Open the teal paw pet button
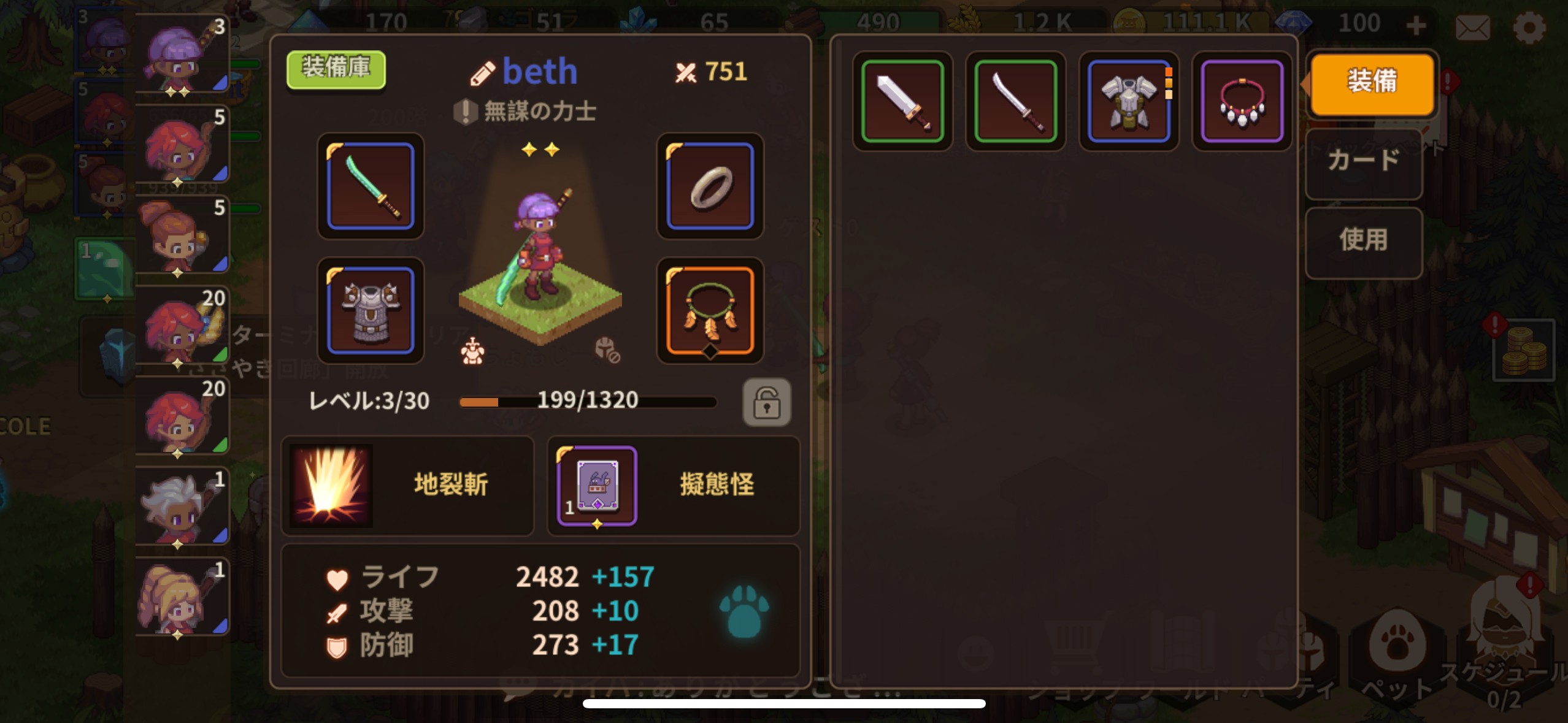 (x=744, y=611)
